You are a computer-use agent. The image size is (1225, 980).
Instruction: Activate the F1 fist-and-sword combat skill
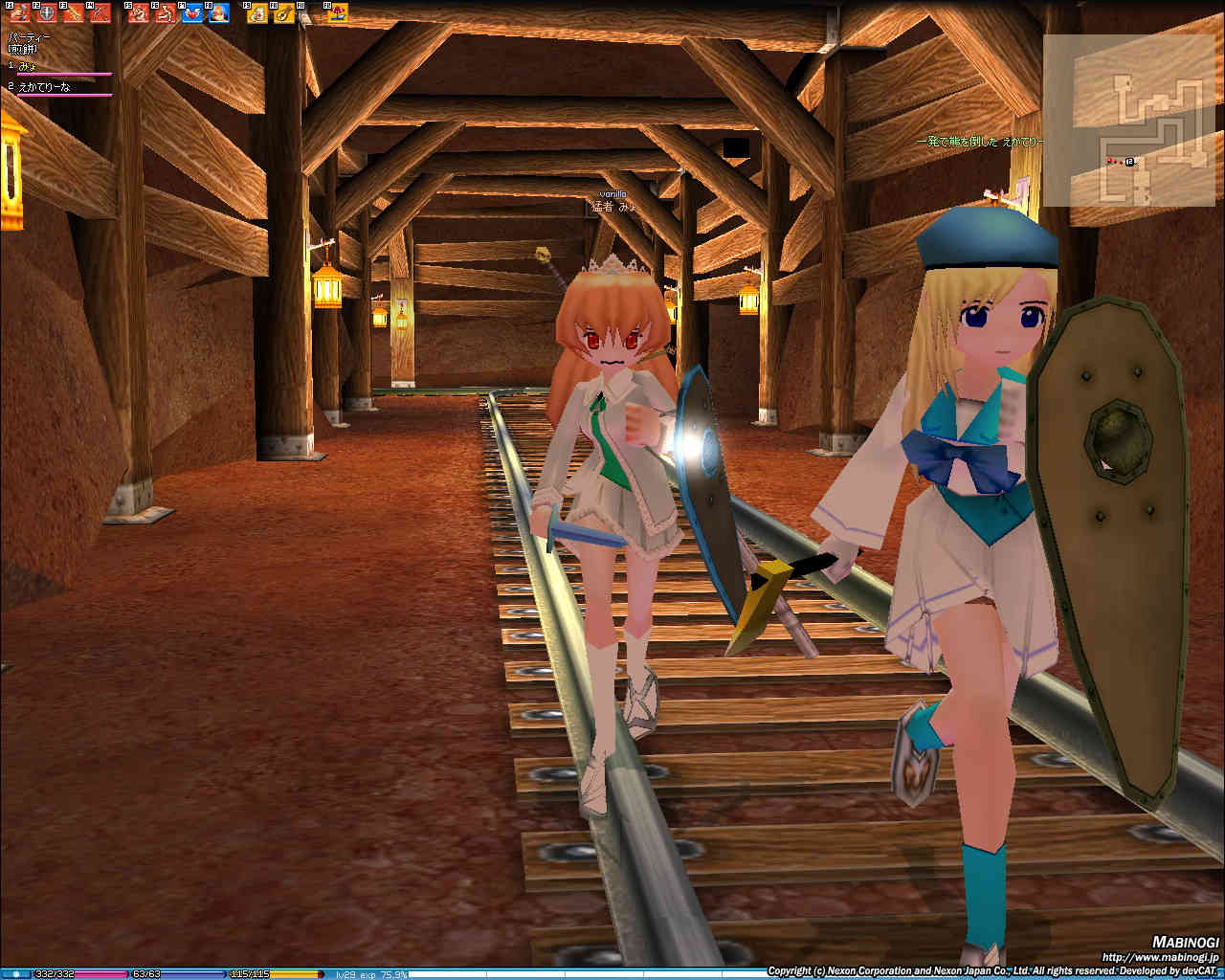click(19, 13)
